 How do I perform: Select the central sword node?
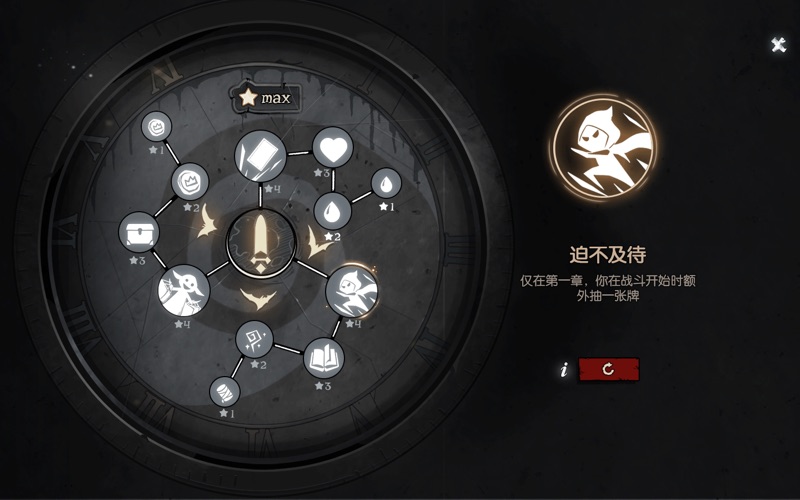260,243
